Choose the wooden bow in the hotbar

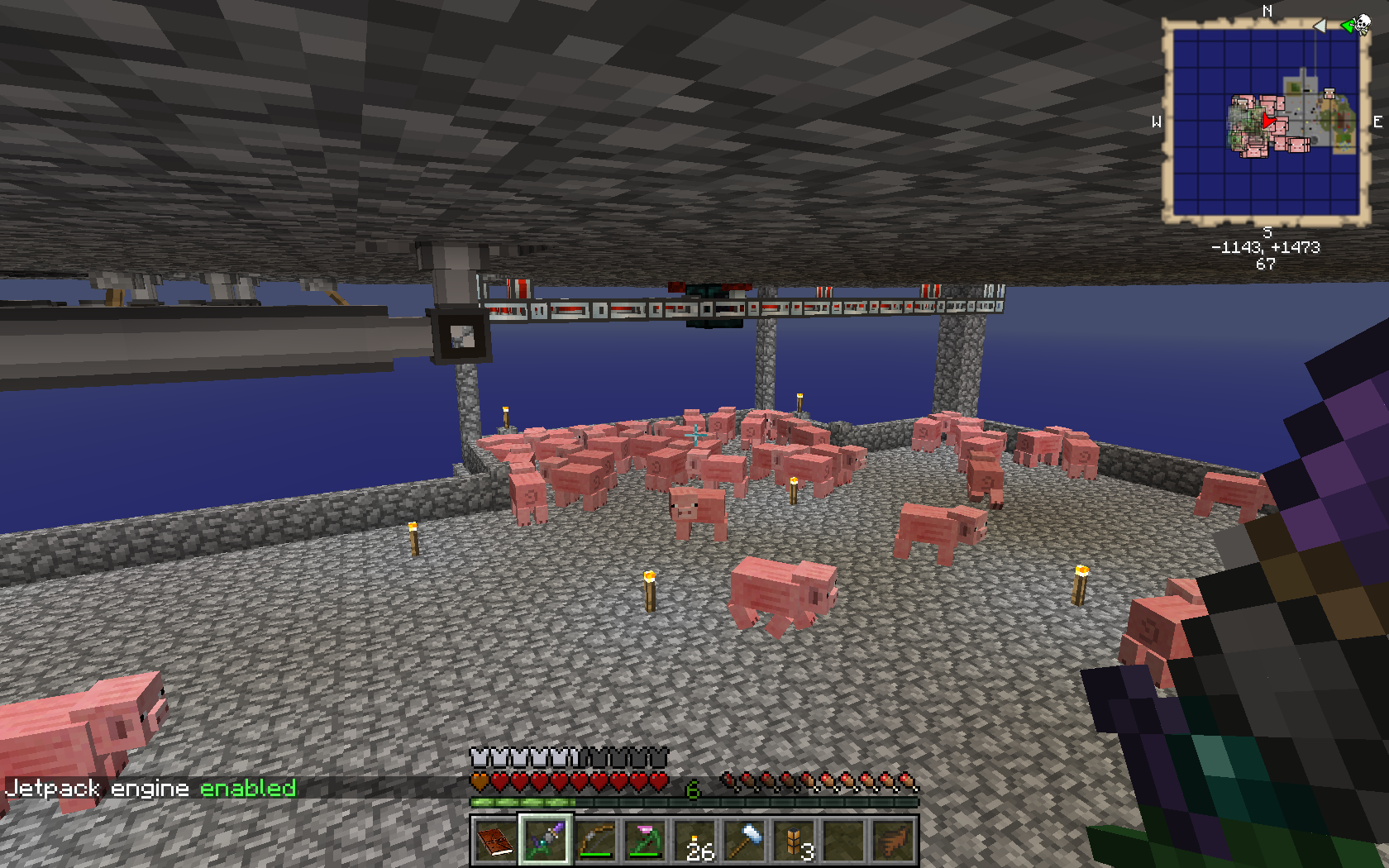click(x=595, y=842)
